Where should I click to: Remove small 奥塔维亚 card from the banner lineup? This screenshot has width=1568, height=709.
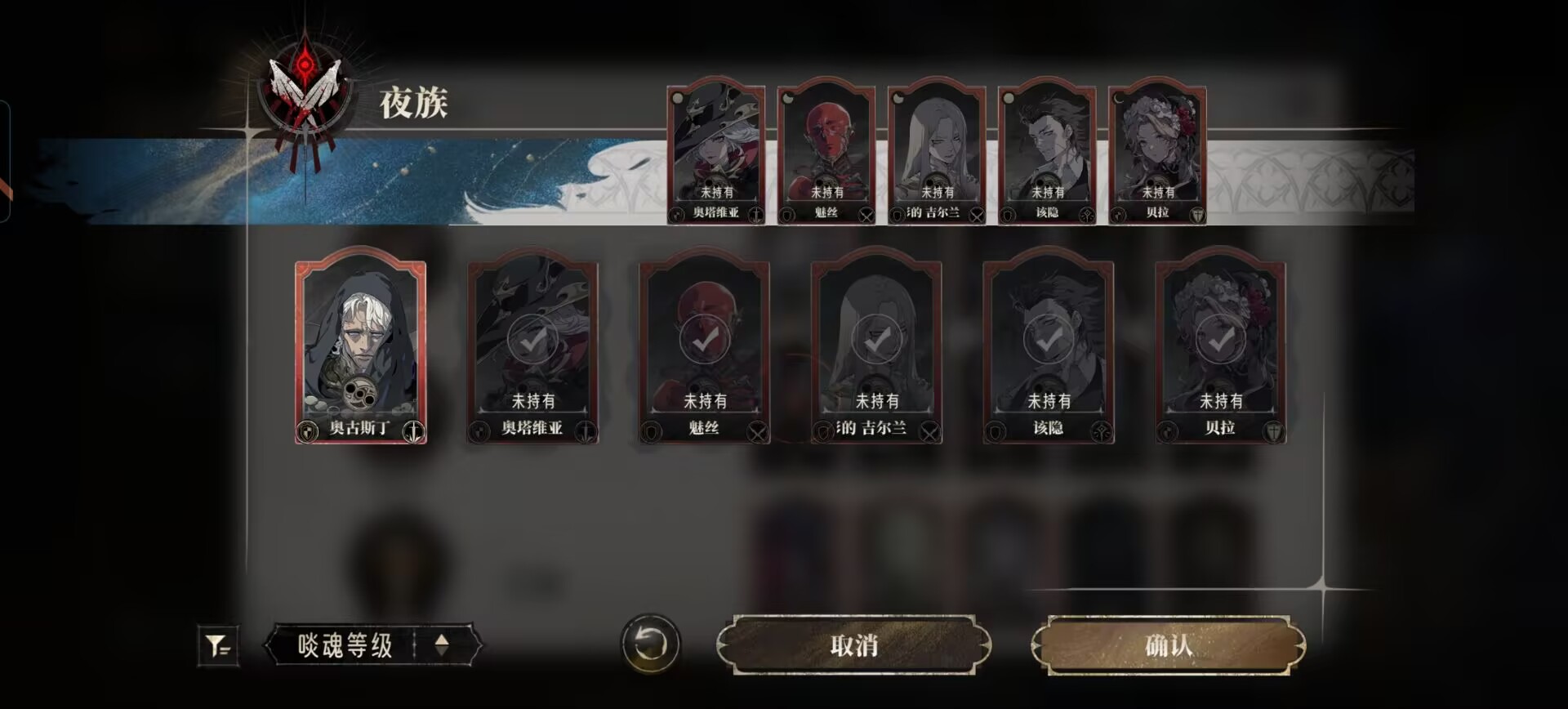pos(716,153)
